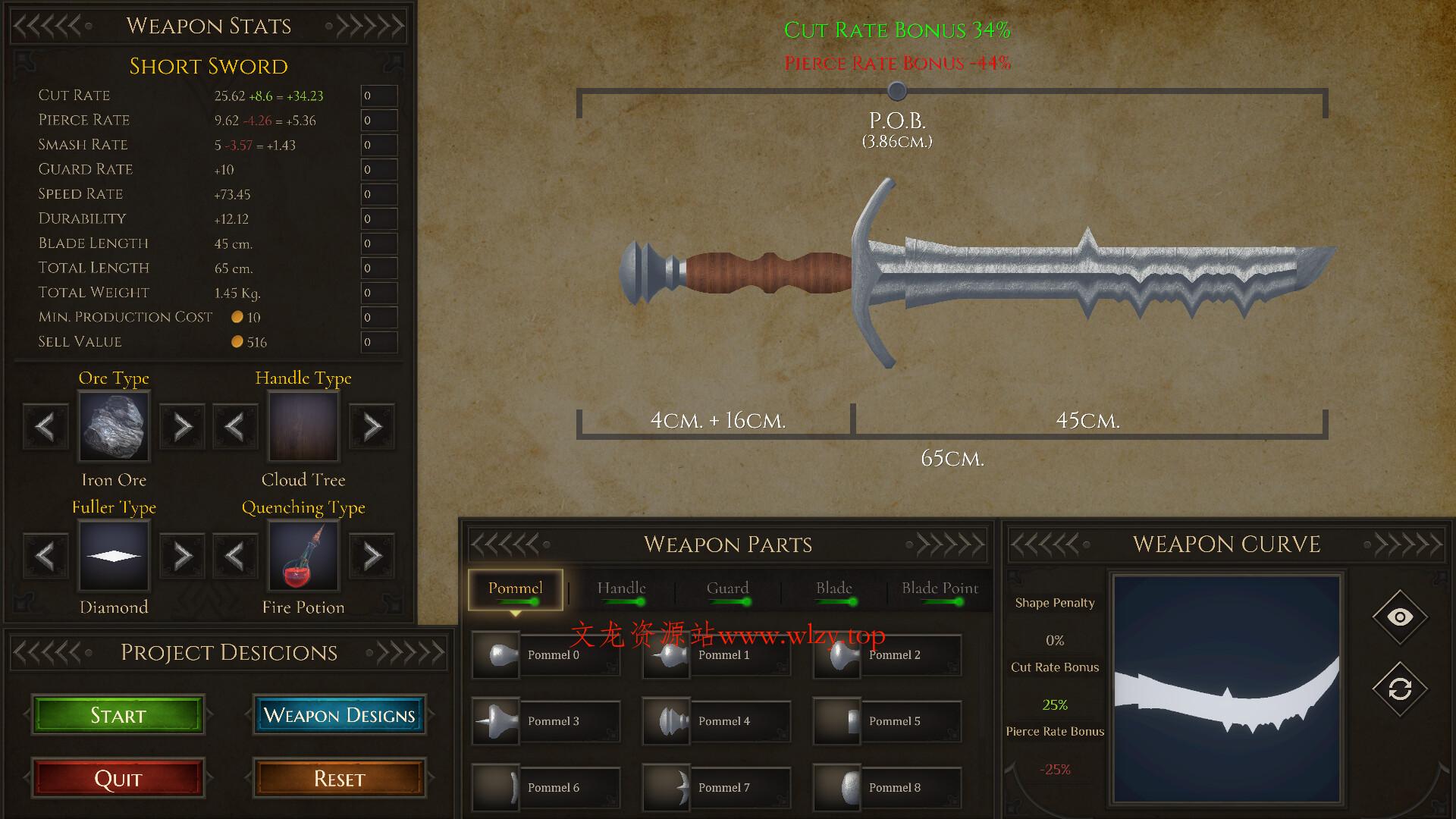Image resolution: width=1456 pixels, height=819 pixels.
Task: Reset the weapon design
Action: point(339,779)
